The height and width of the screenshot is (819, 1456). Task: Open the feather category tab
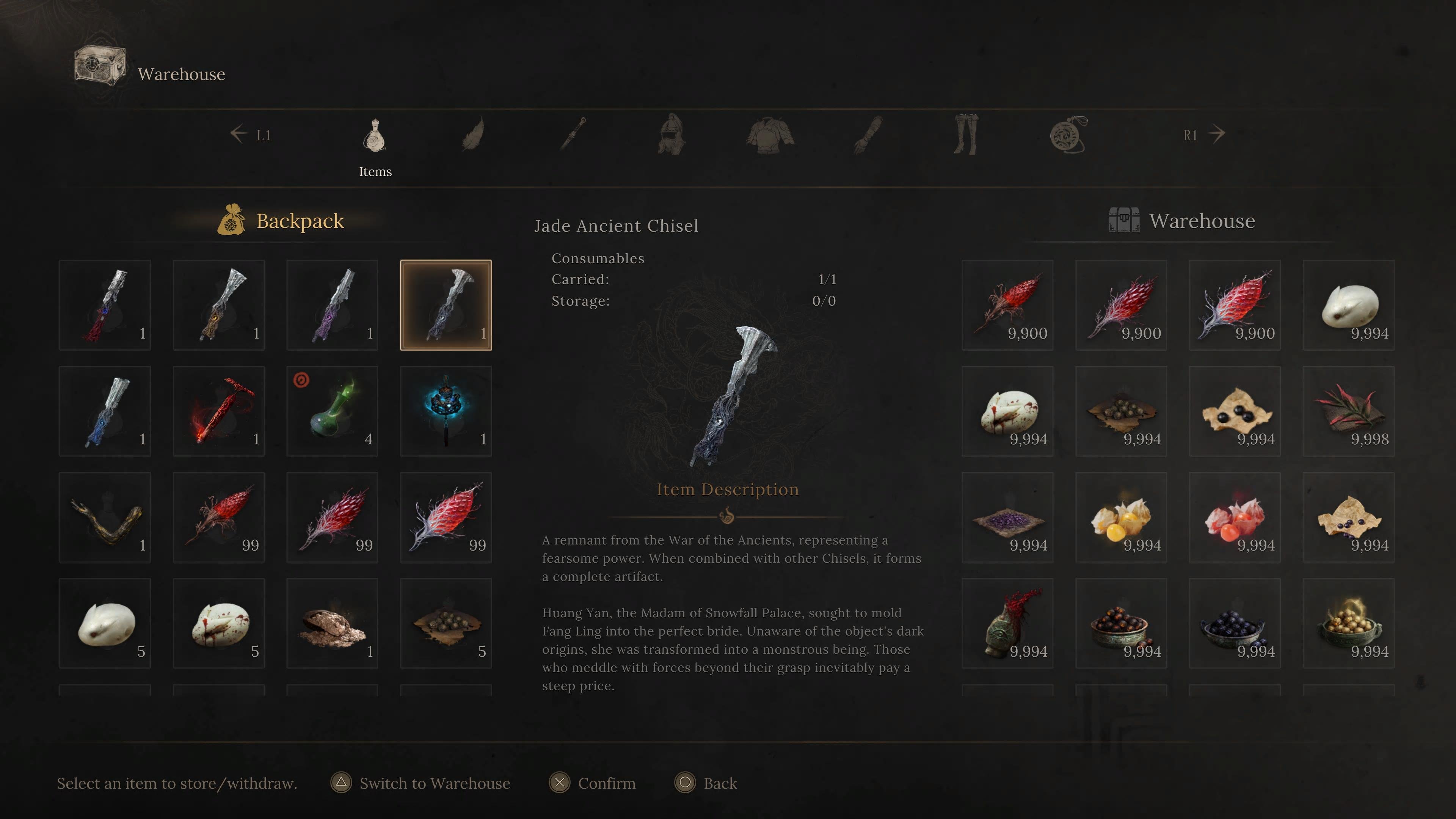pos(474,135)
